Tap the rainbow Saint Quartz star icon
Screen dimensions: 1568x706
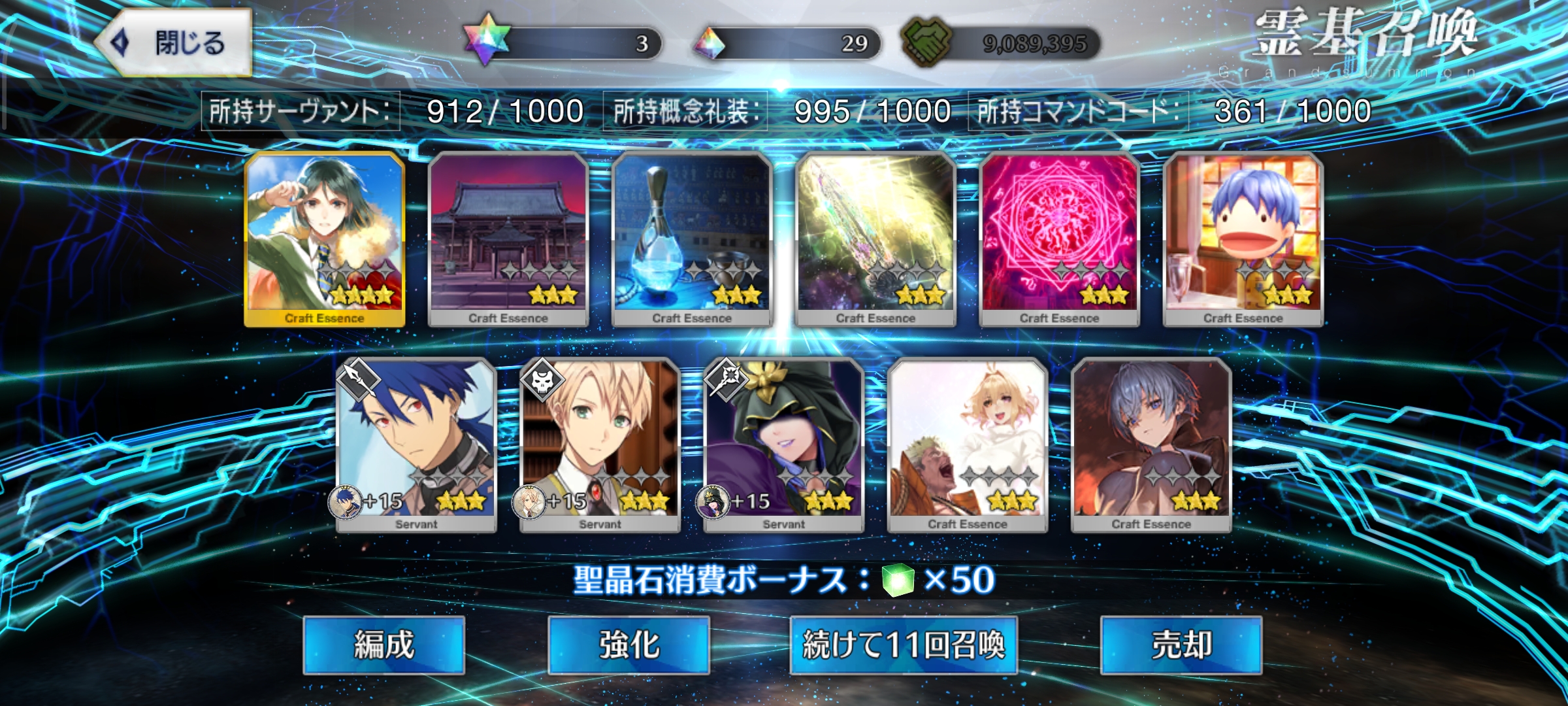click(x=486, y=41)
